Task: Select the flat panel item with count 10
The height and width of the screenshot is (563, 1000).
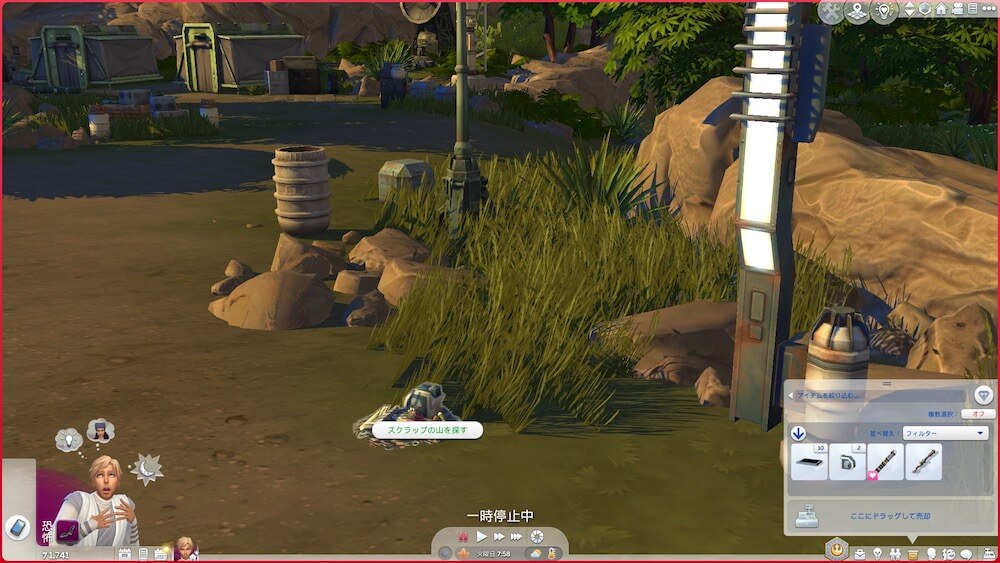Action: click(x=809, y=462)
